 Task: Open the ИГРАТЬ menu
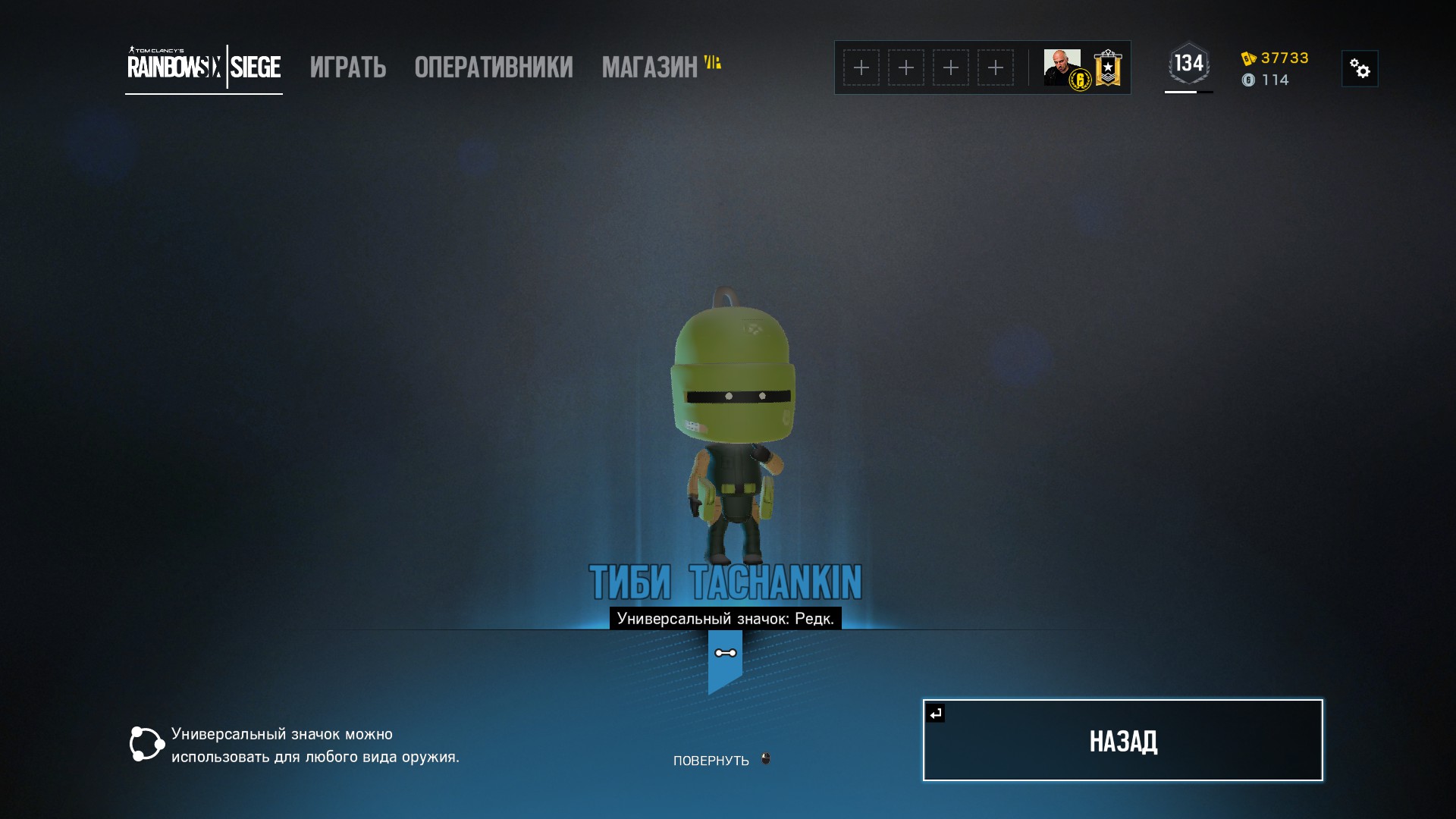click(x=347, y=67)
